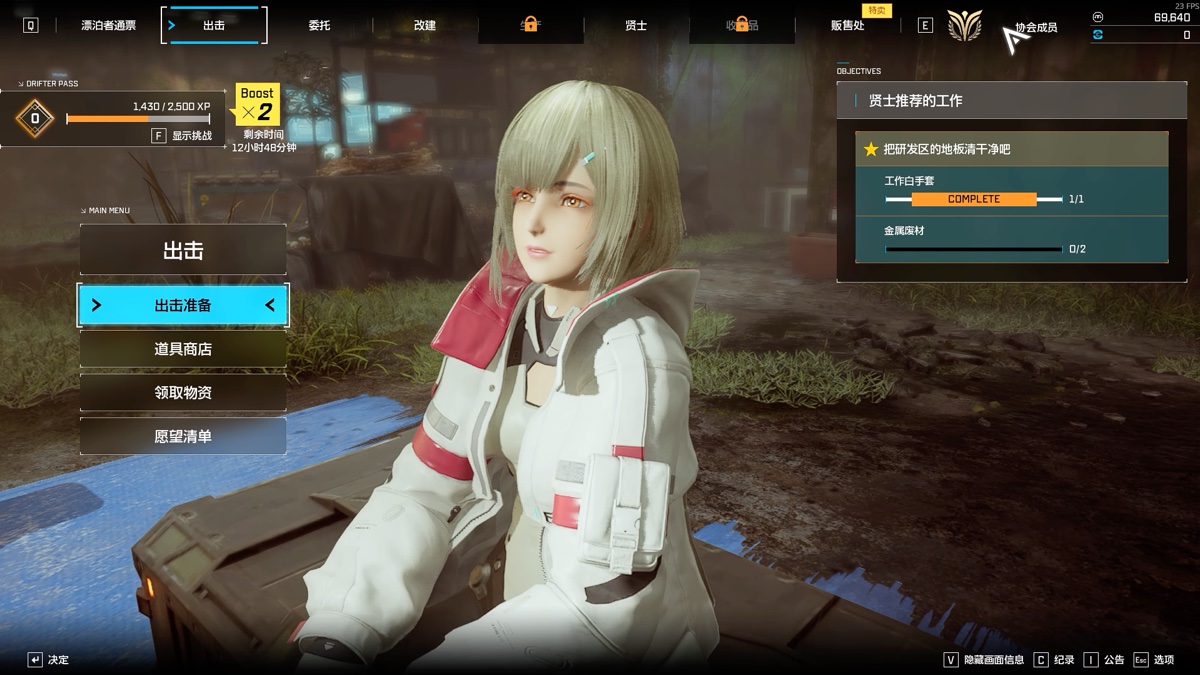Open the 改建 tab
Screen dimensions: 1200x675
coord(425,25)
